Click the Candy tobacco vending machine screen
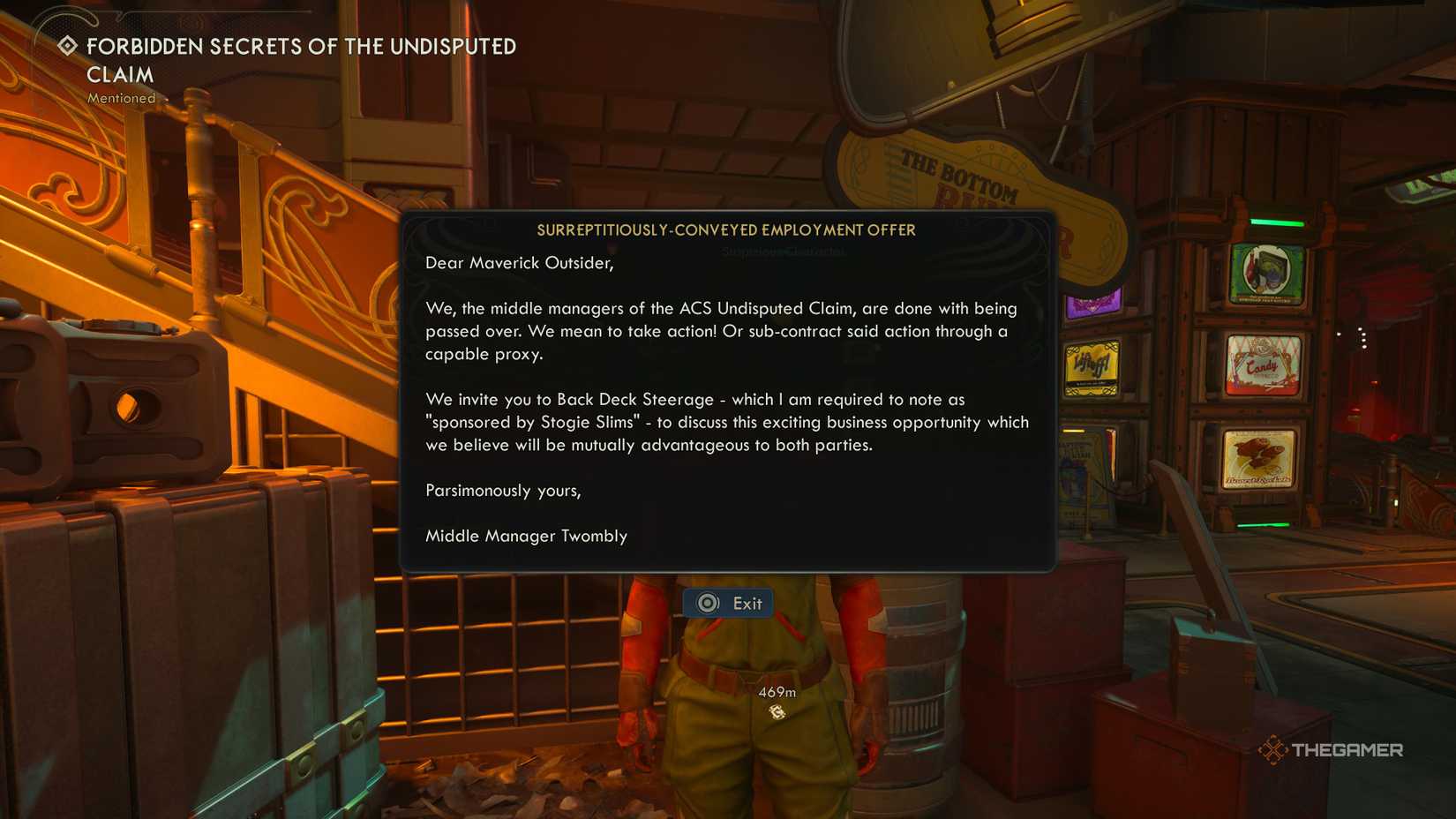Image resolution: width=1456 pixels, height=819 pixels. pos(1263,364)
